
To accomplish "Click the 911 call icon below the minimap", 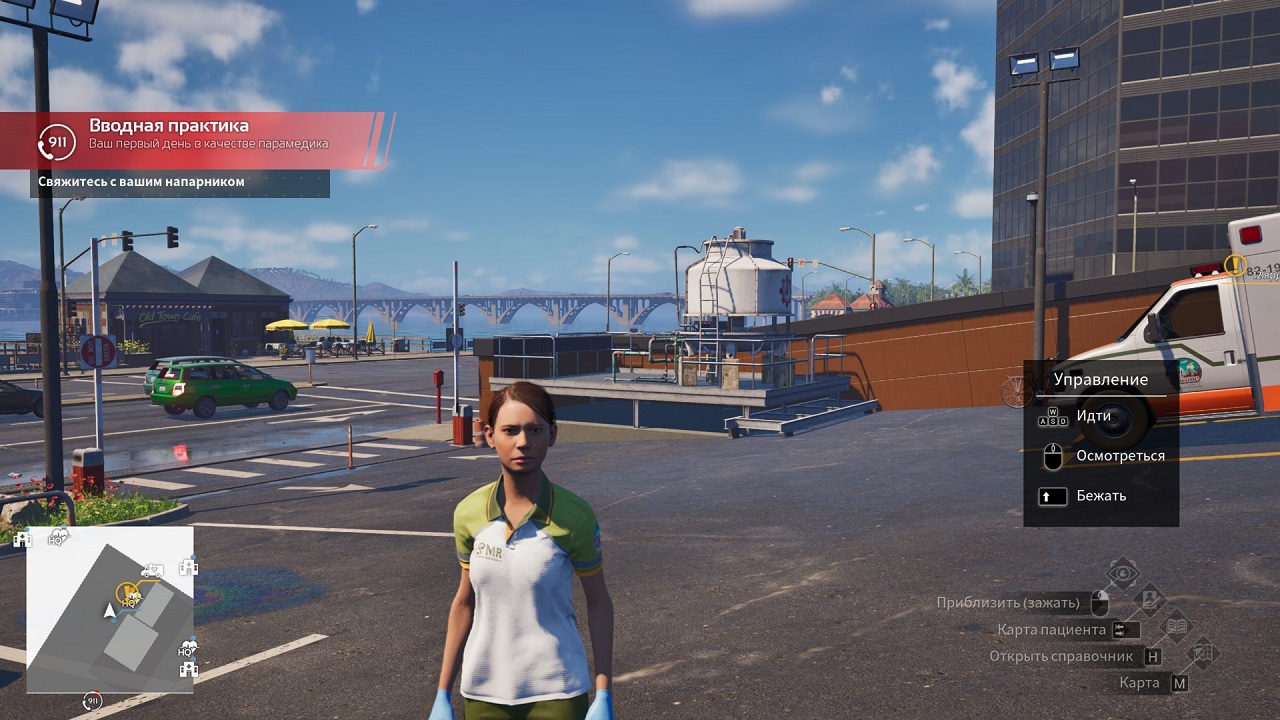I will click(93, 701).
